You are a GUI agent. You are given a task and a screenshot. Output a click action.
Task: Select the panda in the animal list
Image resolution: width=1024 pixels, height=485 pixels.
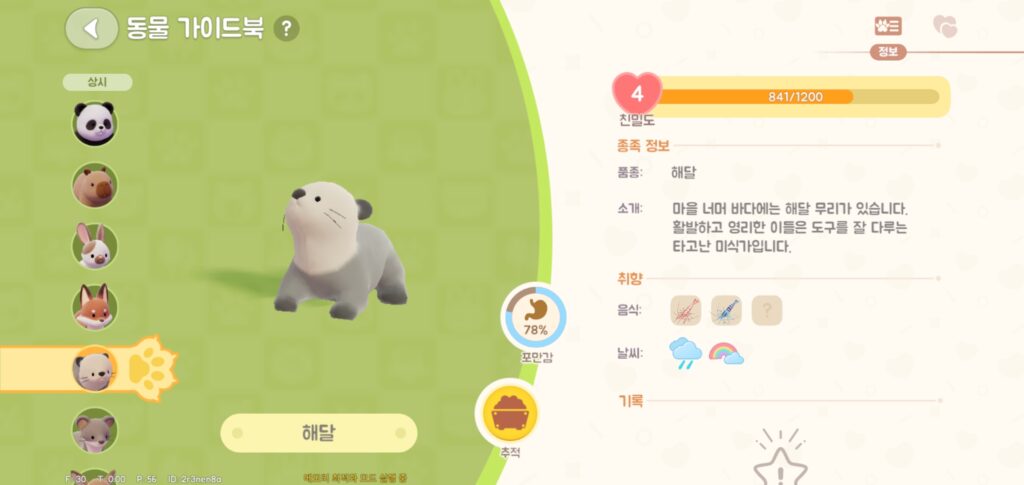click(95, 124)
